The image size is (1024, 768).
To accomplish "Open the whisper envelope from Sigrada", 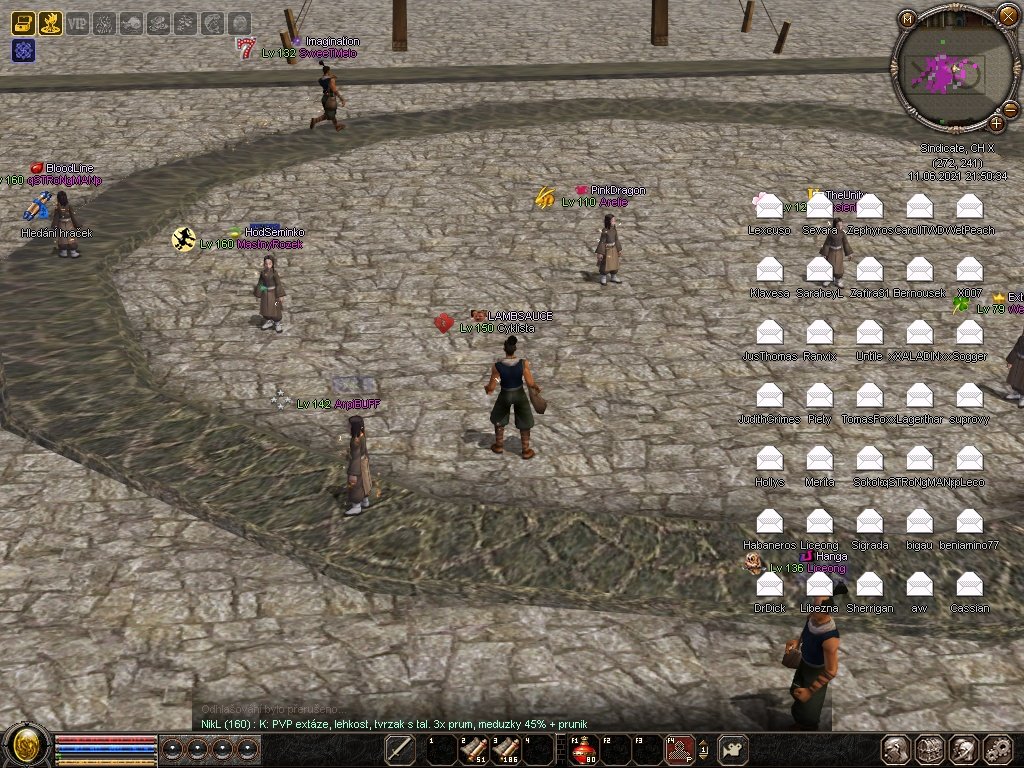I will 869,522.
